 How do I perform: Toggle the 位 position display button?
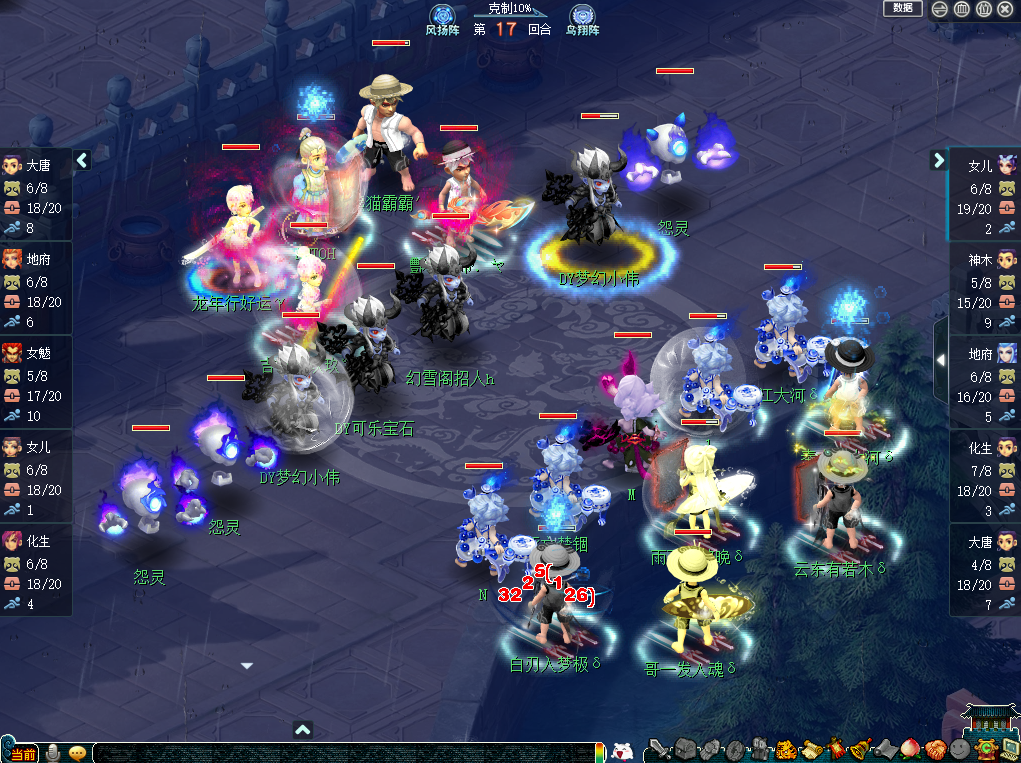(x=984, y=9)
